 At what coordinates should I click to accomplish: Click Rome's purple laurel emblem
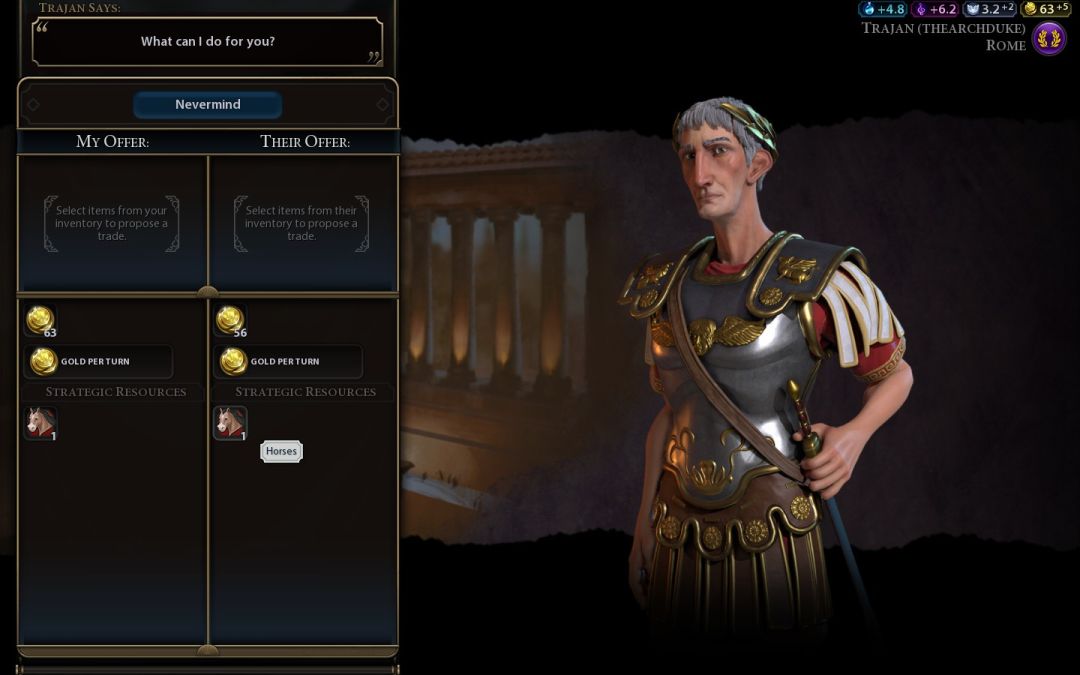pos(1049,39)
